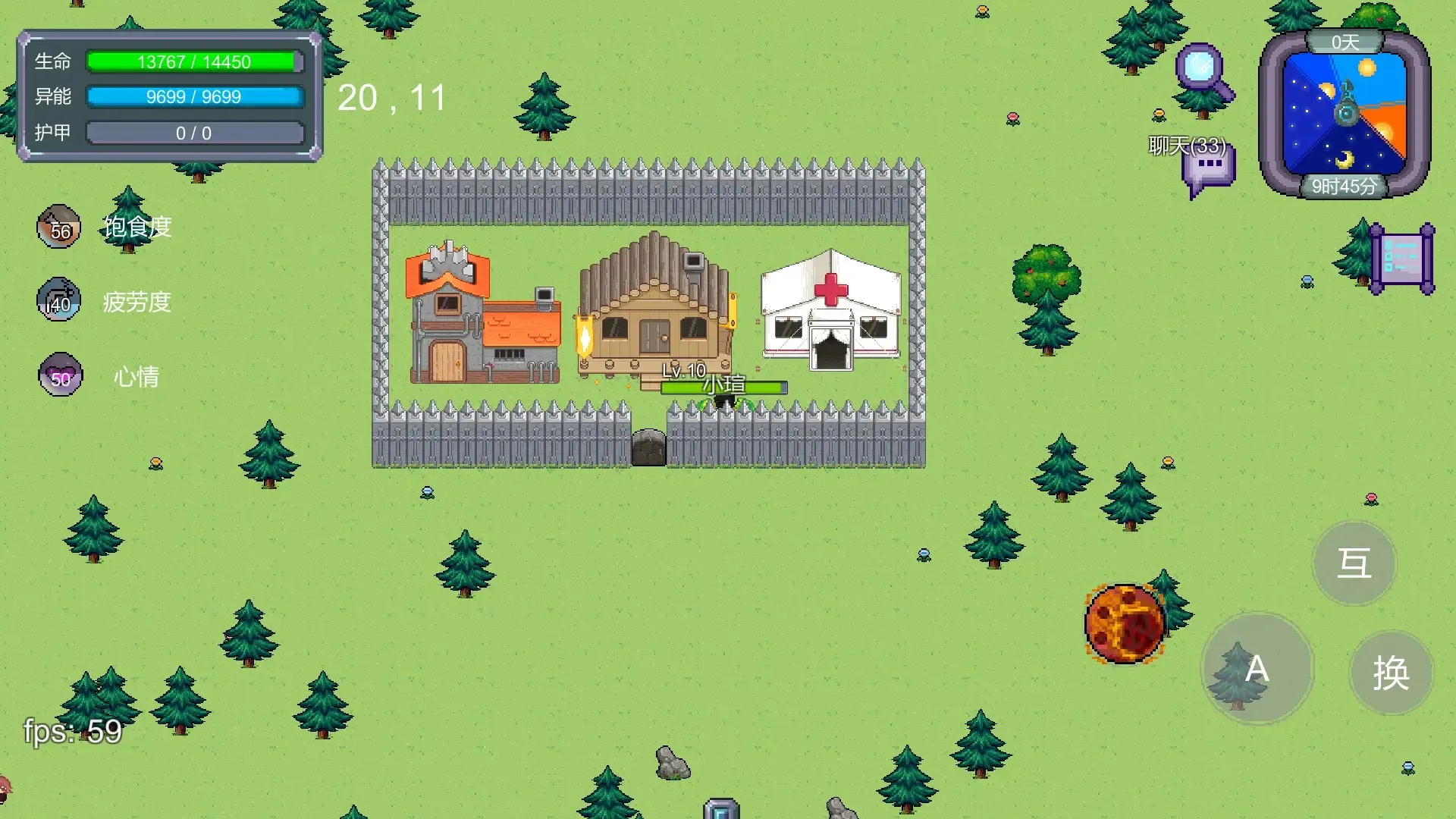
Task: Tap the A attack button
Action: click(x=1257, y=669)
